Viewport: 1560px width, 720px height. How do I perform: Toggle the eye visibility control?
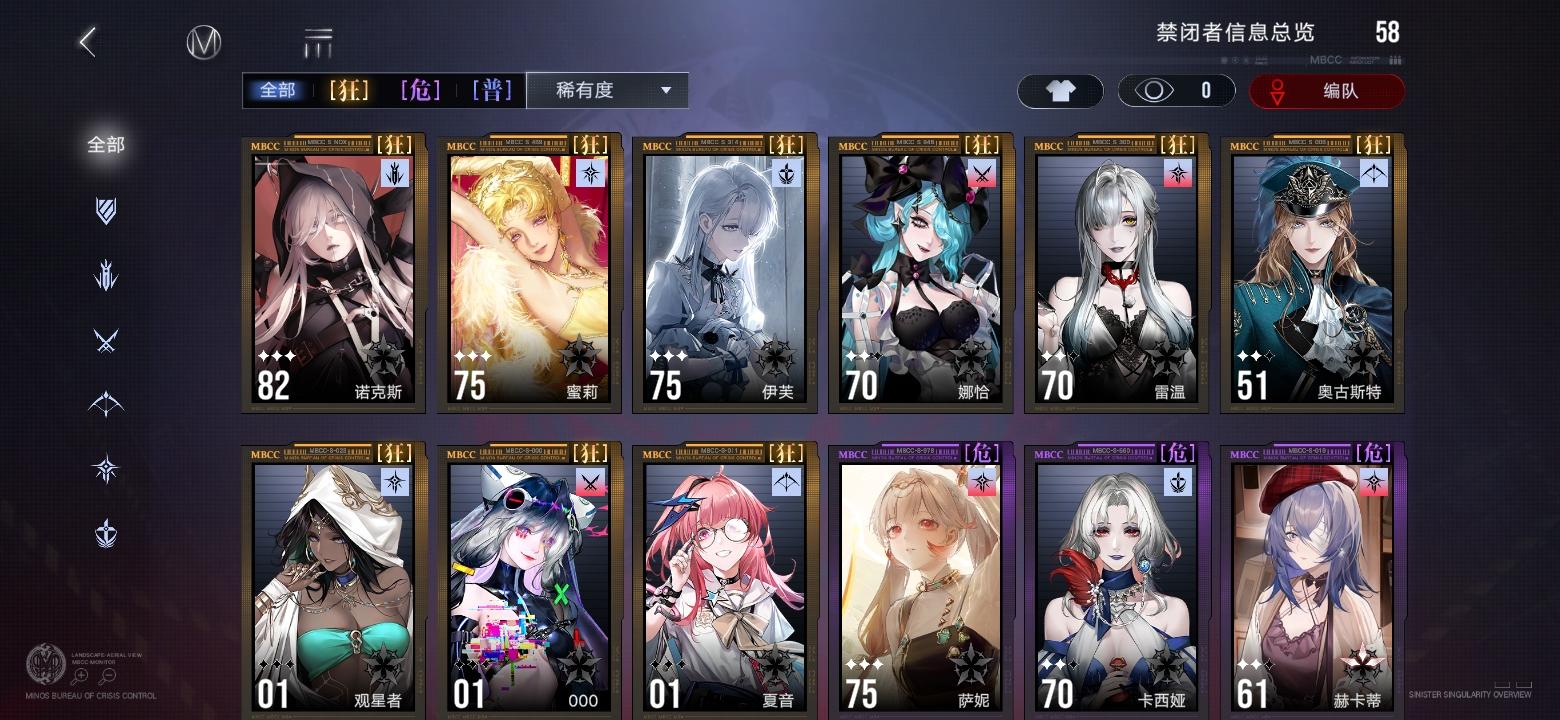coord(1157,90)
